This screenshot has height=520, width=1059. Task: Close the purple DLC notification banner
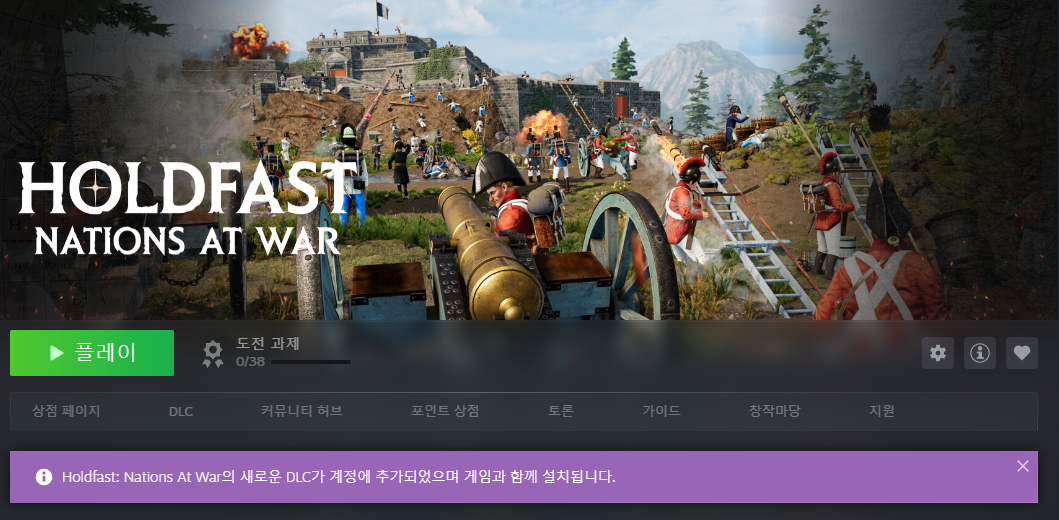[1022, 466]
